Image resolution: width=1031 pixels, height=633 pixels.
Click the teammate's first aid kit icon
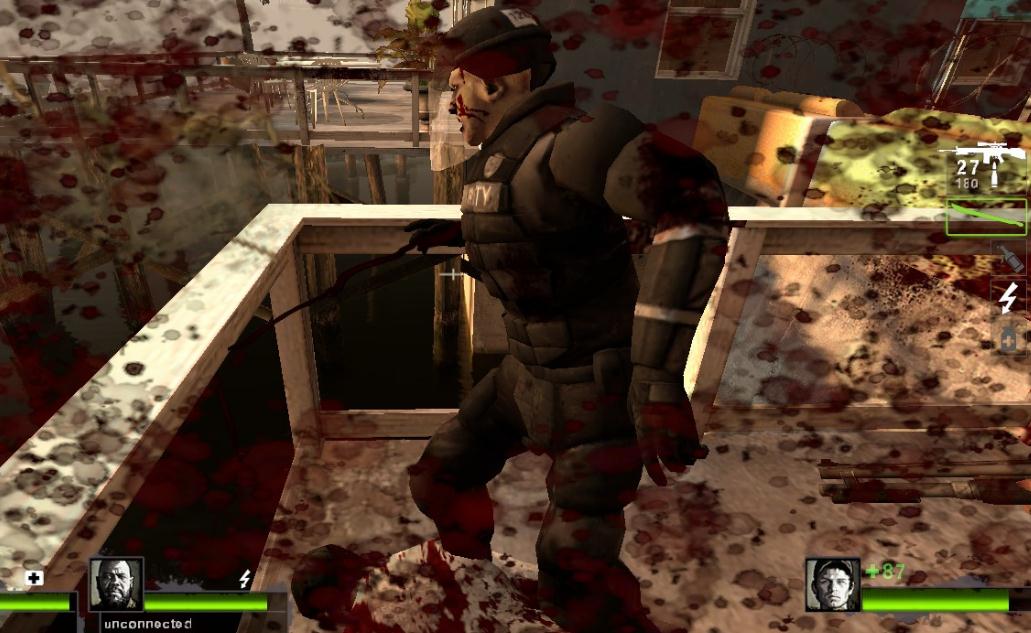(x=35, y=579)
